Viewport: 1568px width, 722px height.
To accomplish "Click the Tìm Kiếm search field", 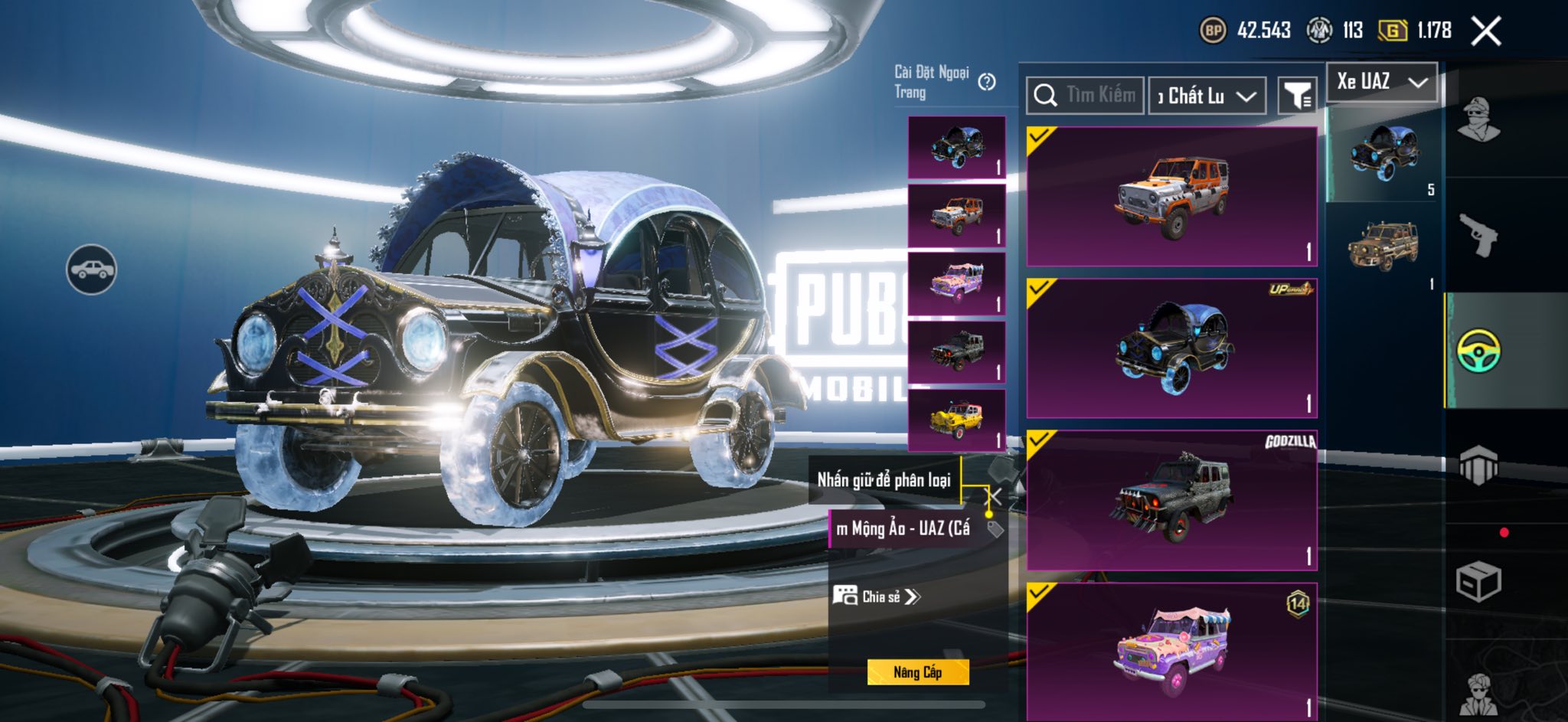I will (x=1086, y=95).
